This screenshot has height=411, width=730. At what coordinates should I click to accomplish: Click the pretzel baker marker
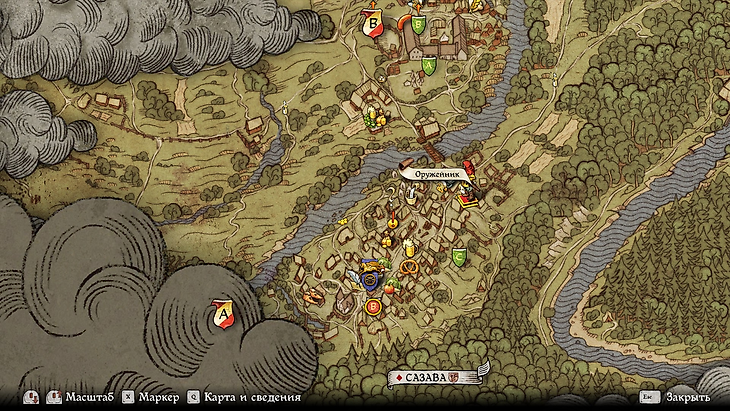[x=408, y=268]
